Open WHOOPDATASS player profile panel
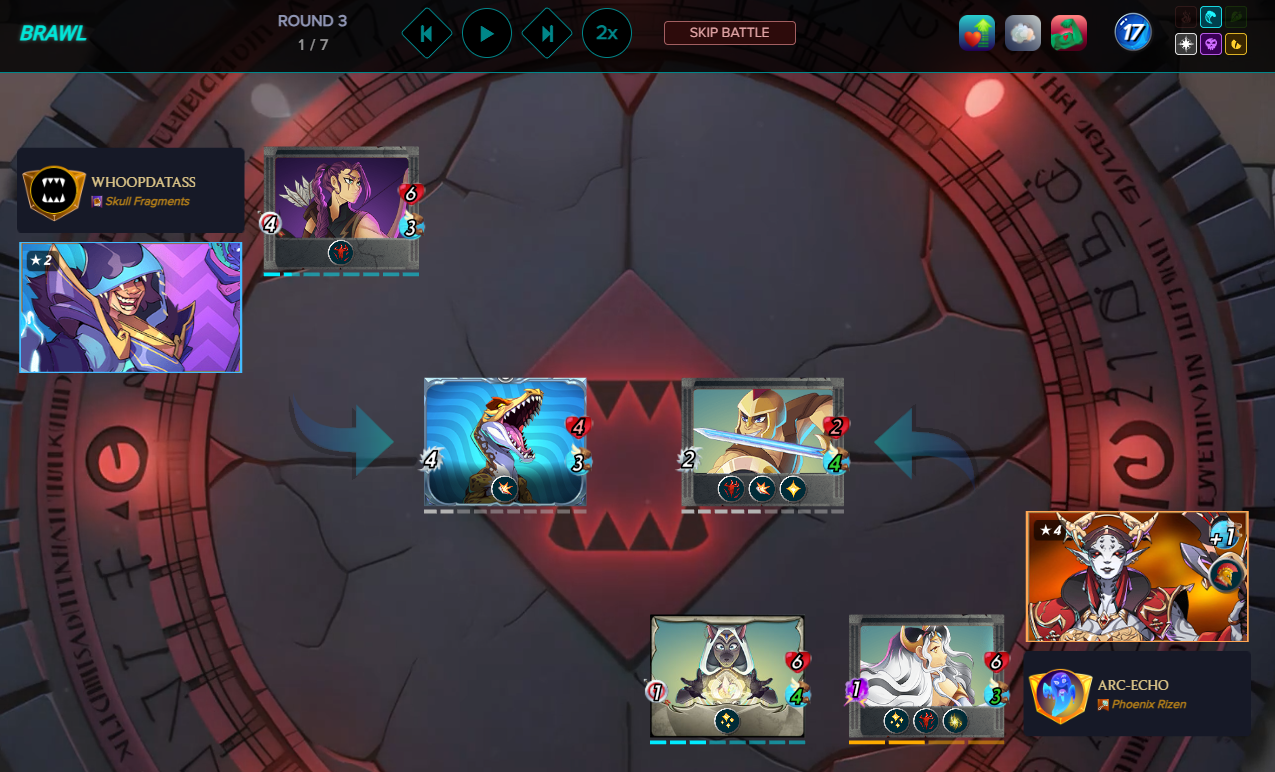 (x=130, y=190)
